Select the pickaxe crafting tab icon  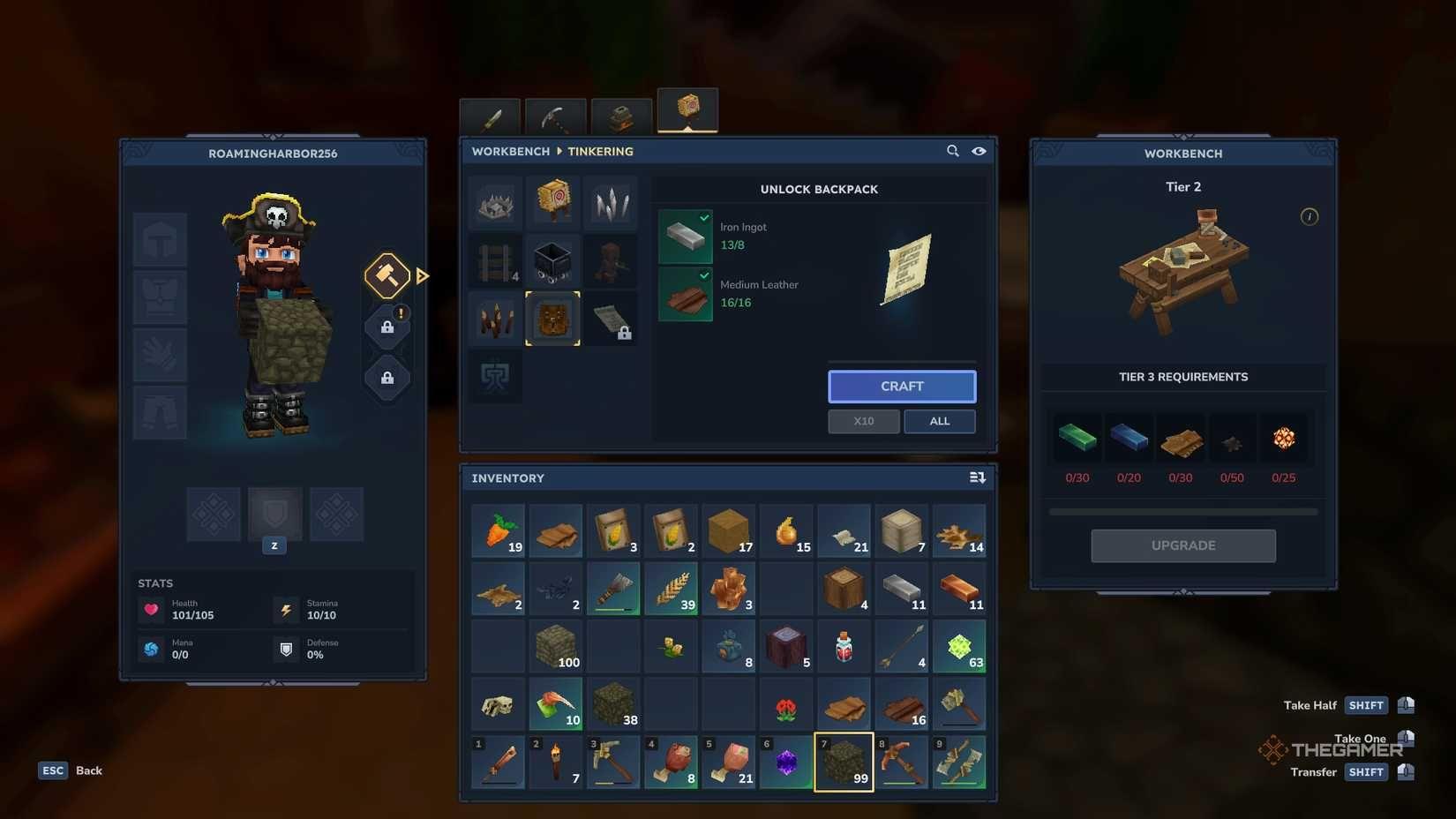[556, 116]
